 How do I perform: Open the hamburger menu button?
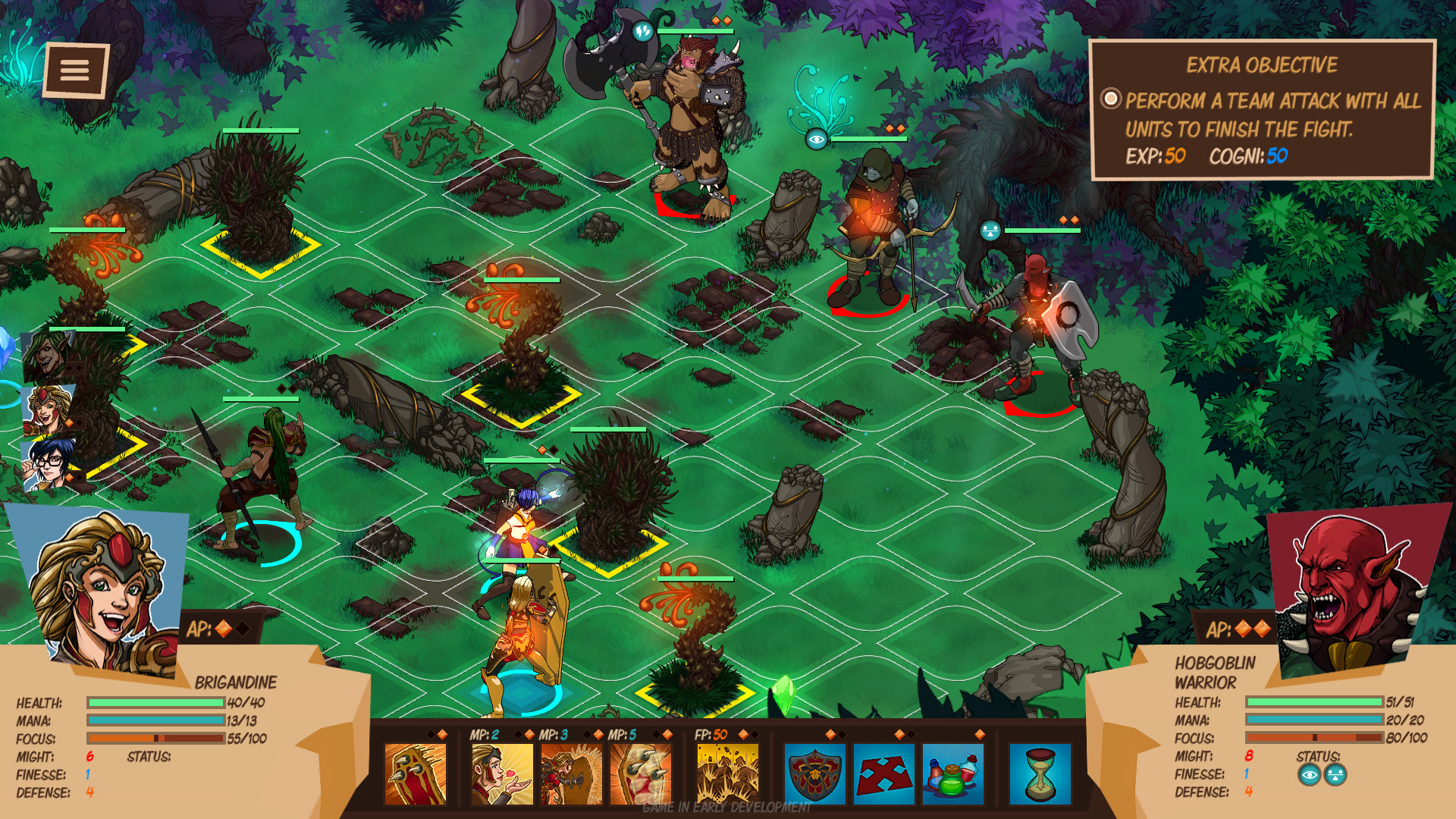pyautogui.click(x=74, y=70)
